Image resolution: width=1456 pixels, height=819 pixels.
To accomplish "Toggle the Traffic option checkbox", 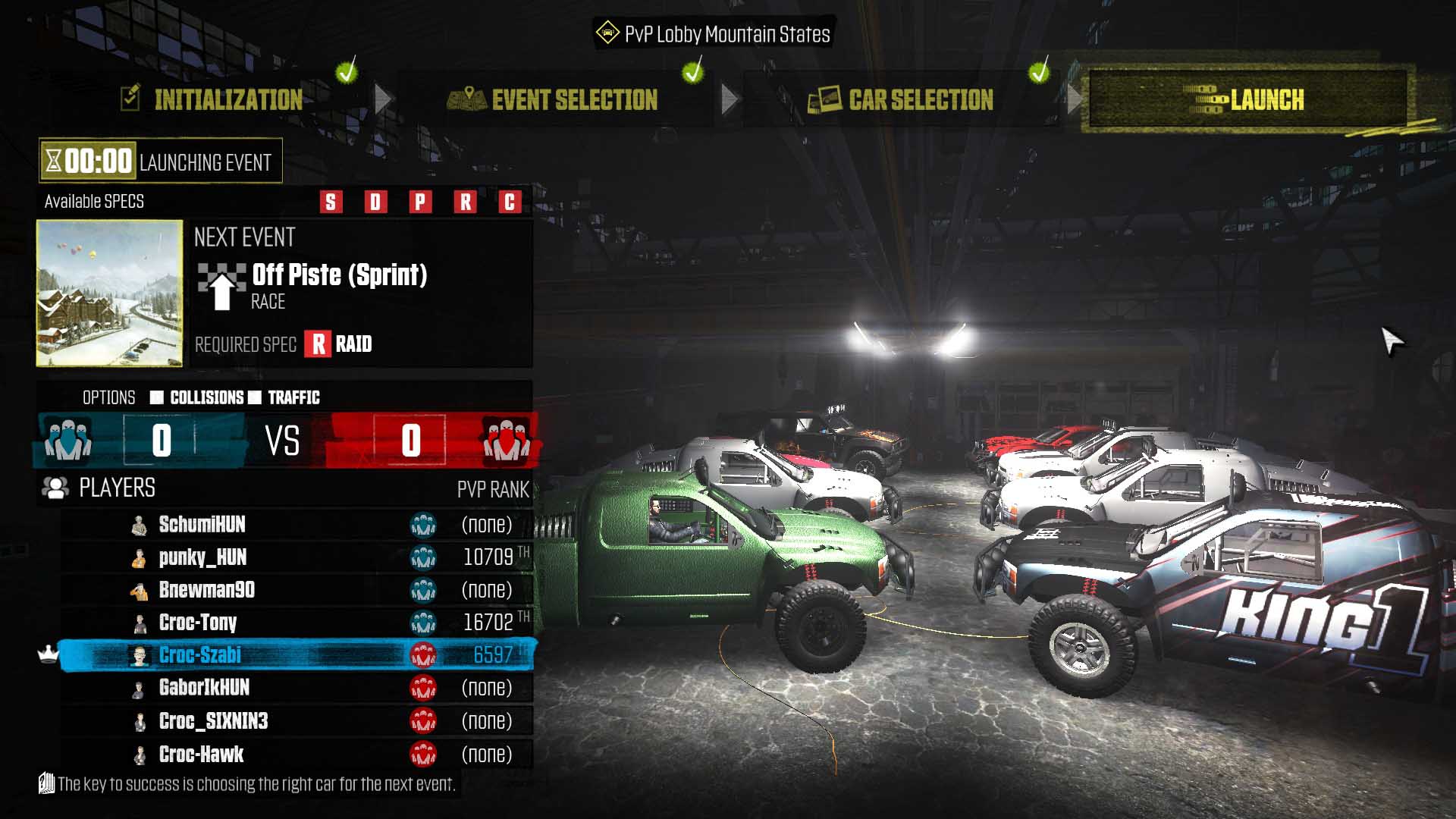I will tap(255, 397).
